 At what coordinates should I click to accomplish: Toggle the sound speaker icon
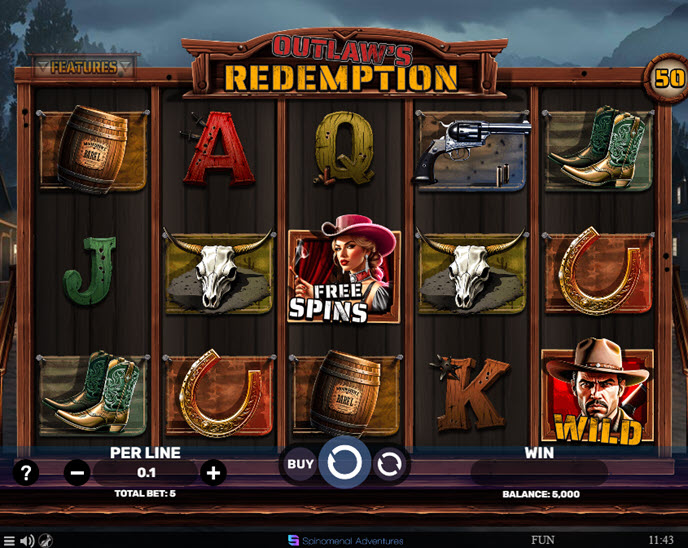point(27,541)
